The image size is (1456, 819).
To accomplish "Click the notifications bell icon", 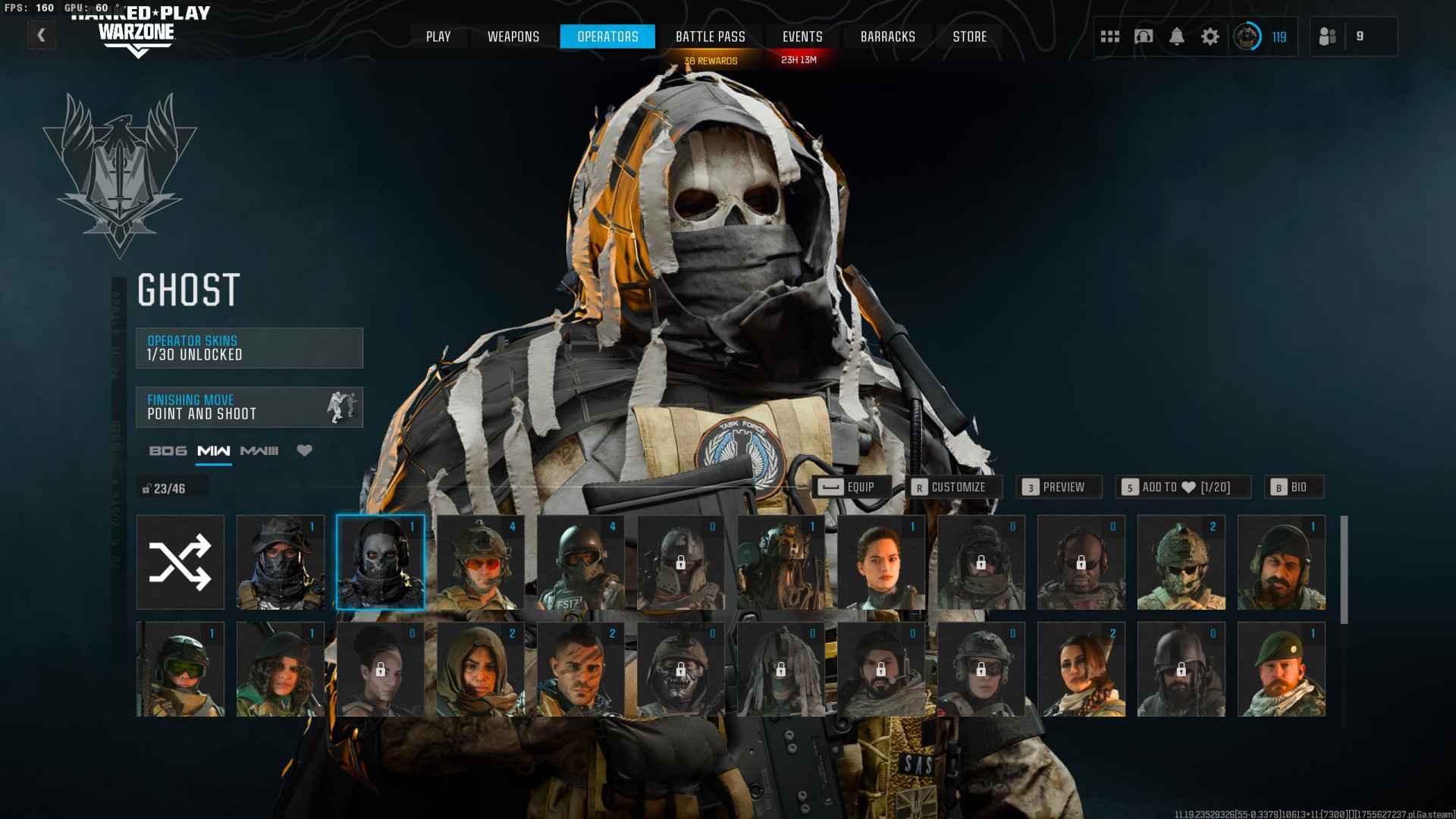I will point(1178,36).
